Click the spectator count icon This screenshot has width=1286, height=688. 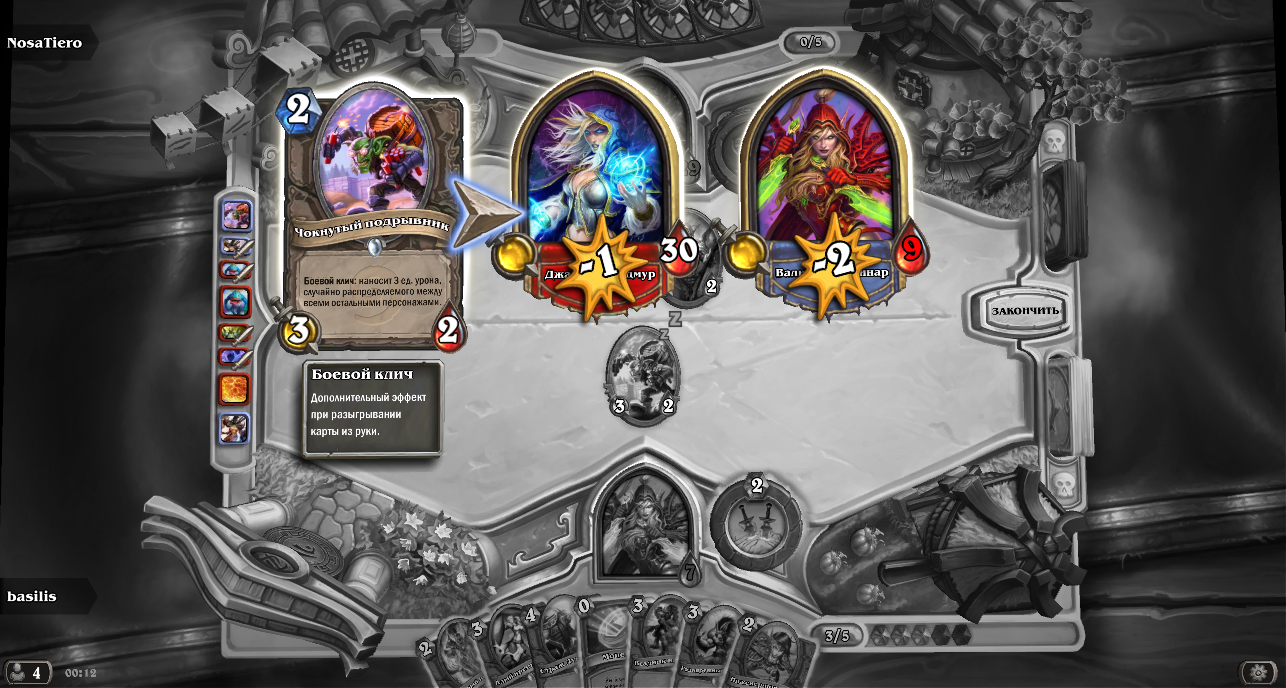[x=26, y=673]
